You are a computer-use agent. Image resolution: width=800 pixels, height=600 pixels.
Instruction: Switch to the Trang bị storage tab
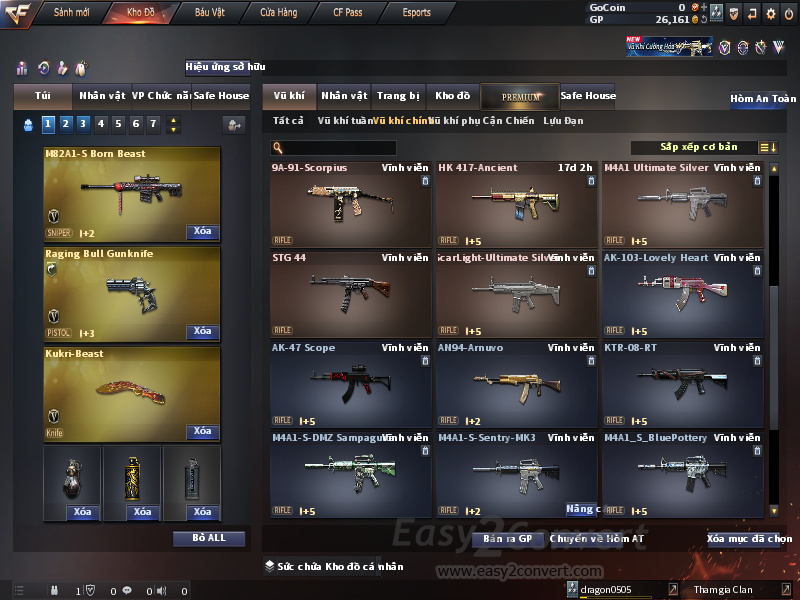[x=398, y=96]
